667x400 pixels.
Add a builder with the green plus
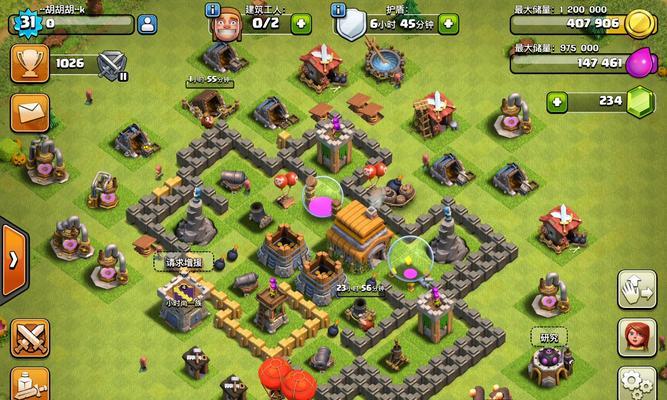pos(299,24)
